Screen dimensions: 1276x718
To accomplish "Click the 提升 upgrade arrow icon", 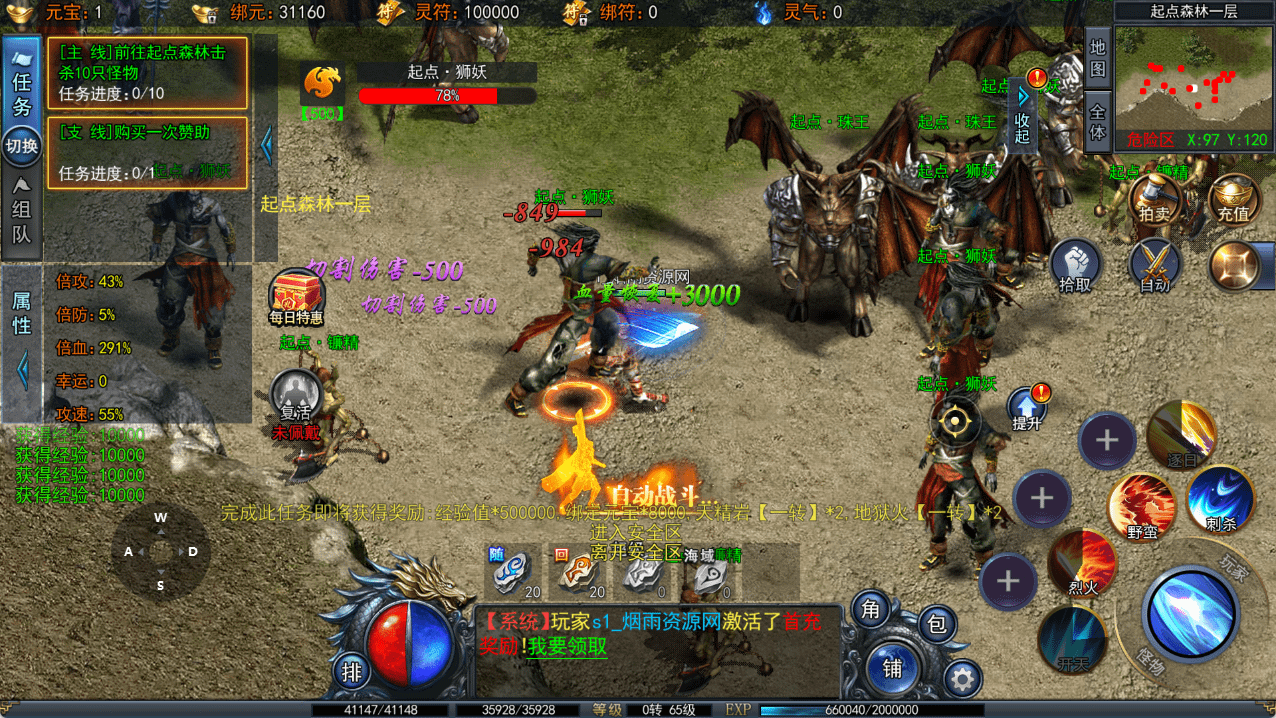I will 1027,409.
